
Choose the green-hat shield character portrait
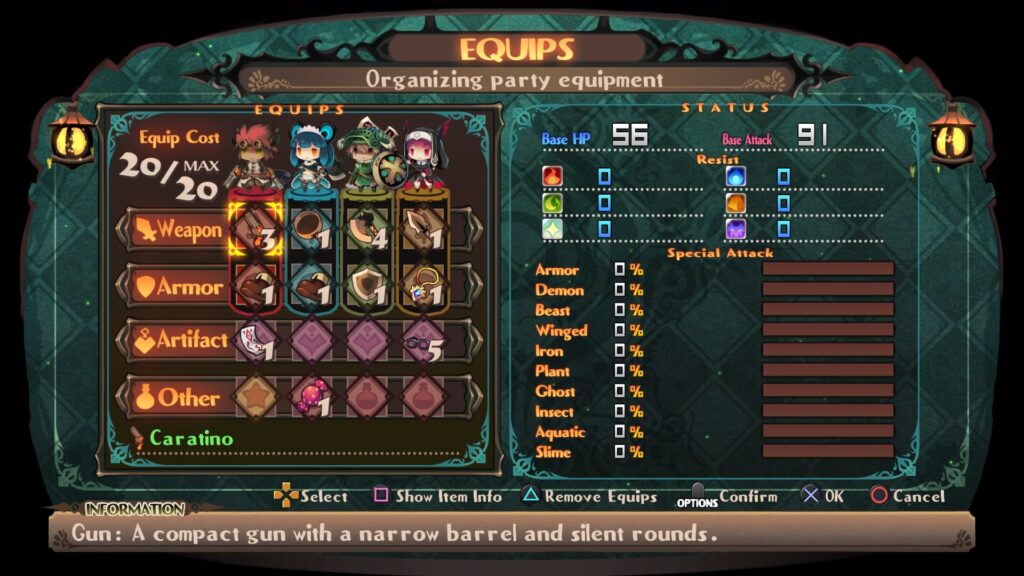coord(366,155)
